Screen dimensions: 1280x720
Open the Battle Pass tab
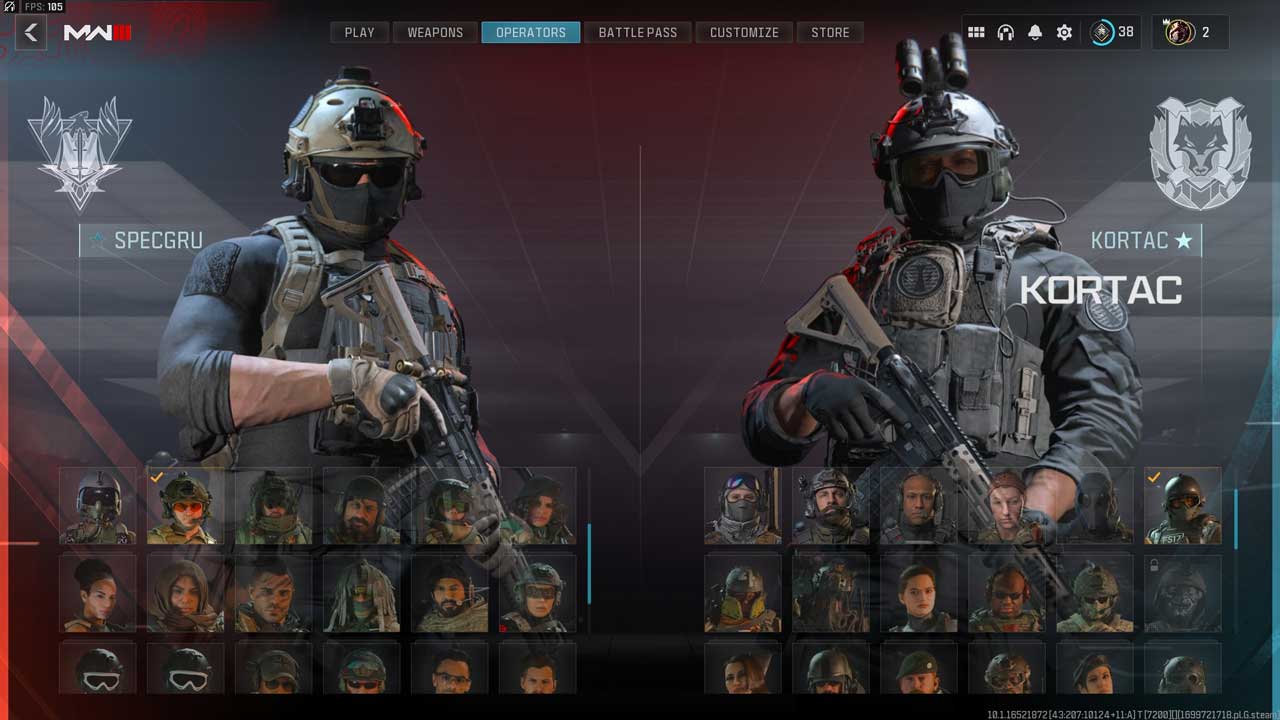638,33
